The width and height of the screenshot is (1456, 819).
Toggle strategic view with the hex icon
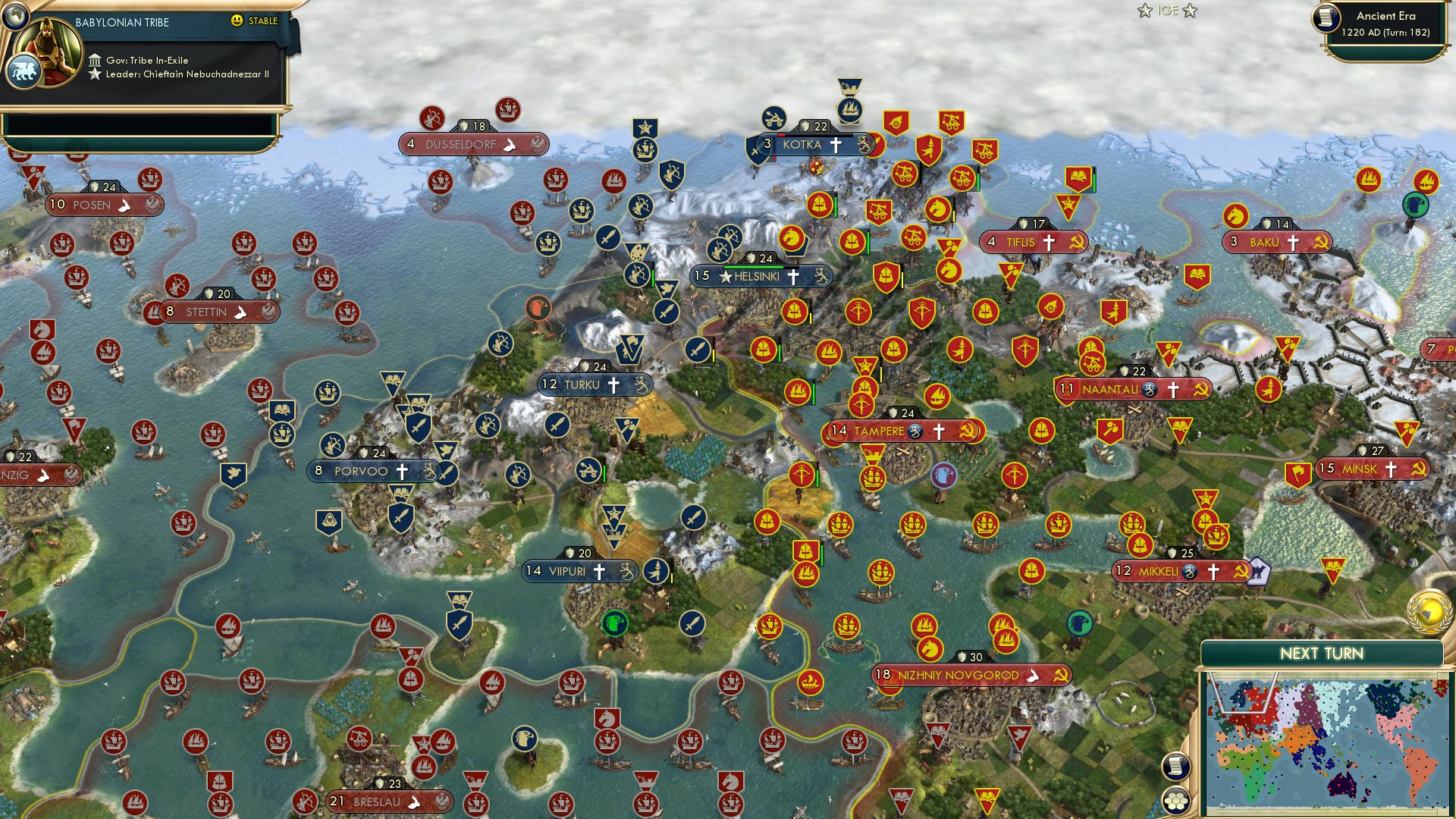[1176, 799]
